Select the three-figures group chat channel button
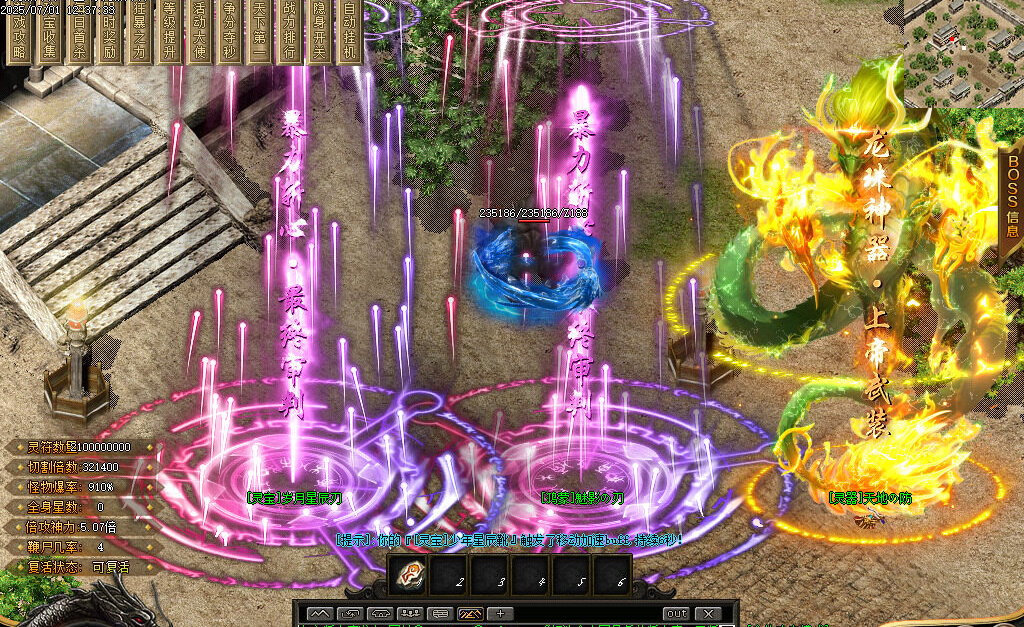Image resolution: width=1024 pixels, height=627 pixels. (x=410, y=613)
